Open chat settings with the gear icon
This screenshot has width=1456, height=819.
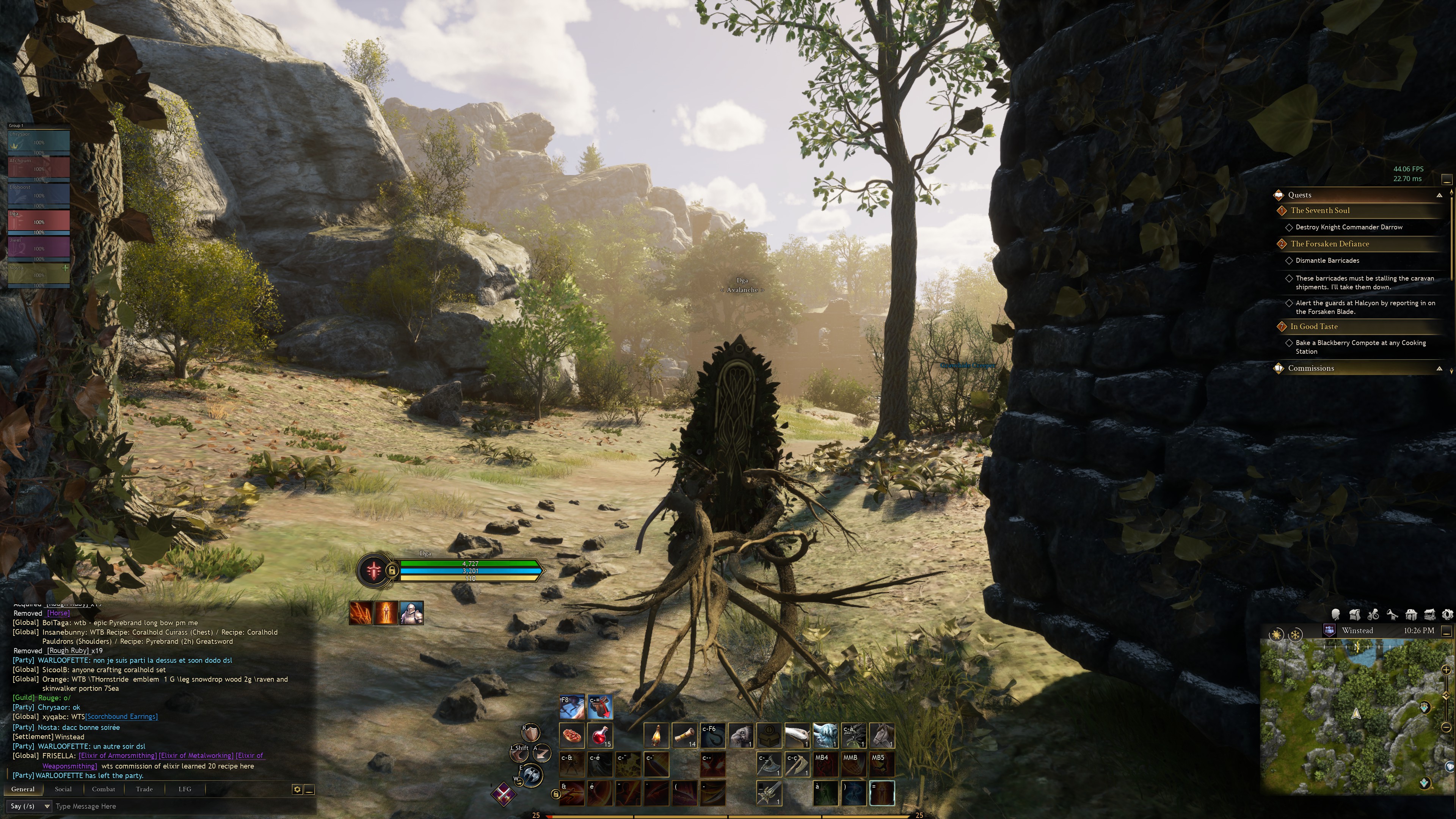[x=297, y=789]
